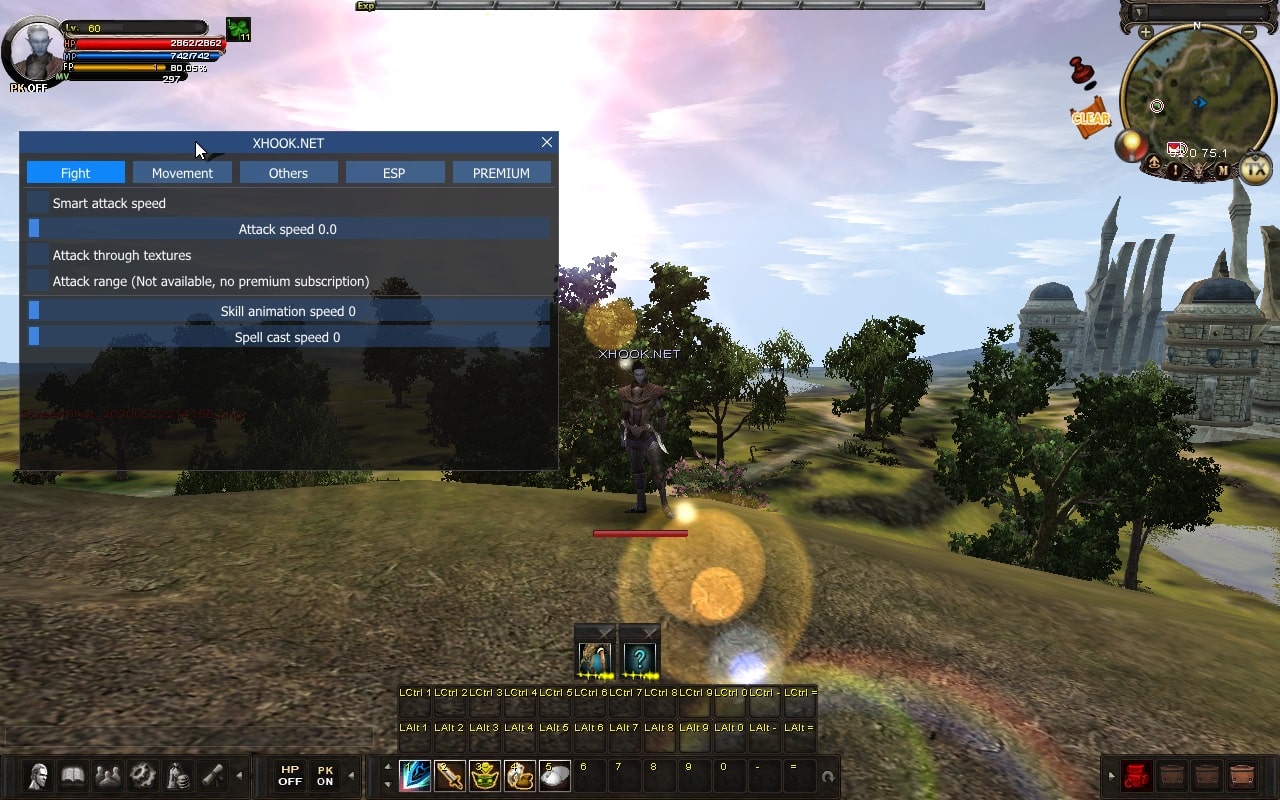Enable Attack through textures

click(x=38, y=255)
